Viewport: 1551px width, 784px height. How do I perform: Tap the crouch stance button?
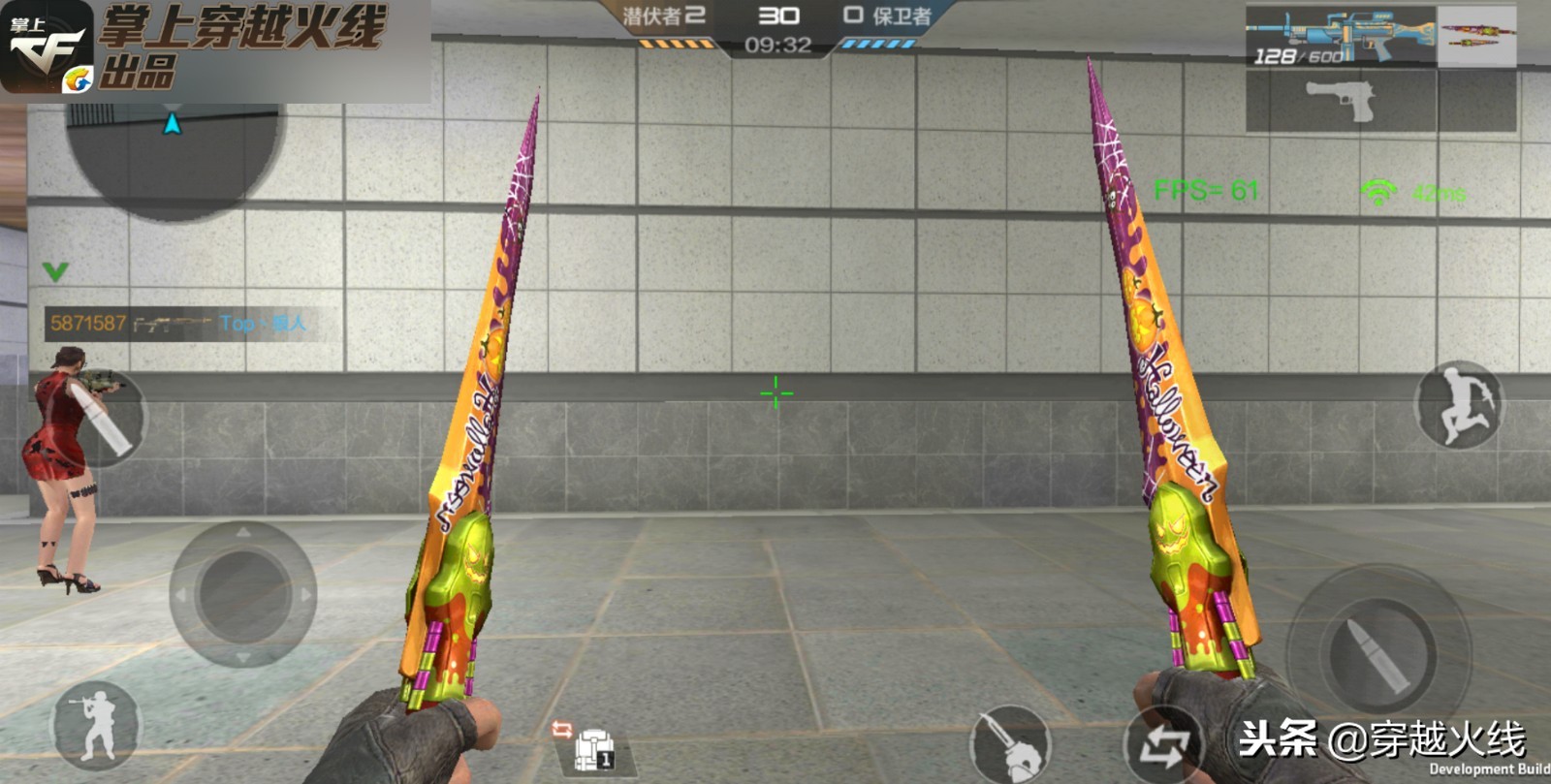(x=96, y=727)
